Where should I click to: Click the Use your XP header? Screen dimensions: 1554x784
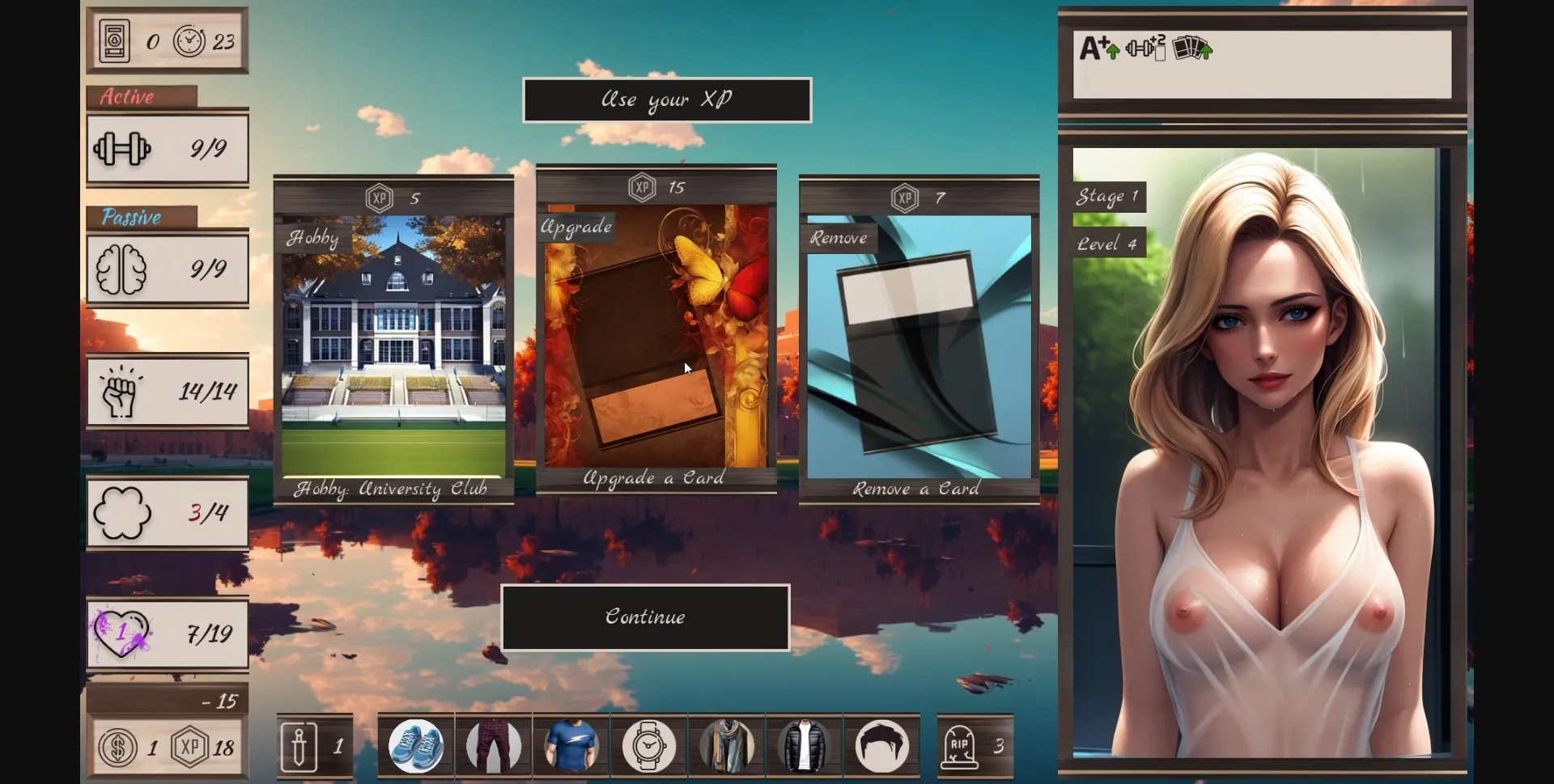[667, 100]
